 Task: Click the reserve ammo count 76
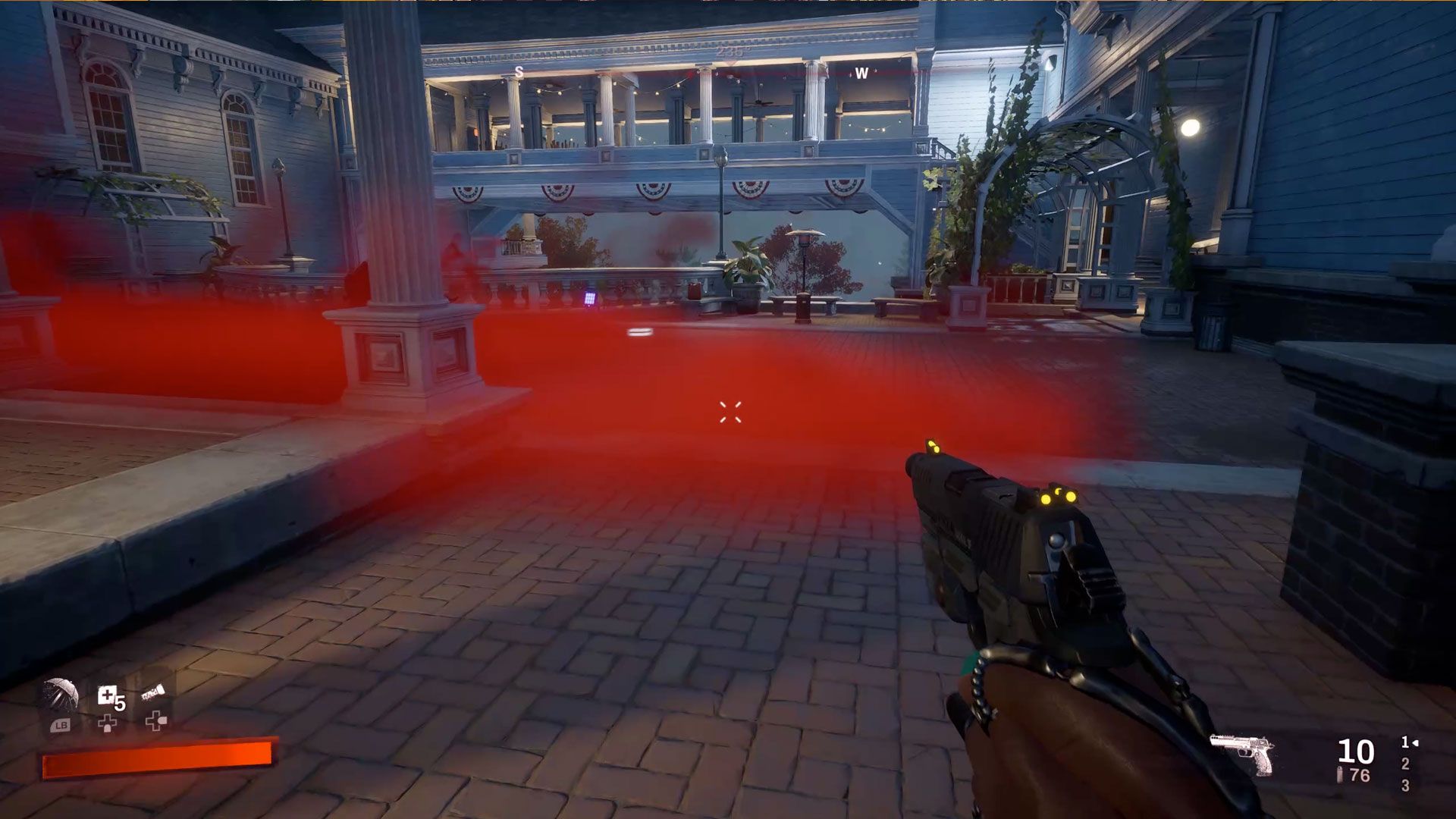tap(1360, 775)
